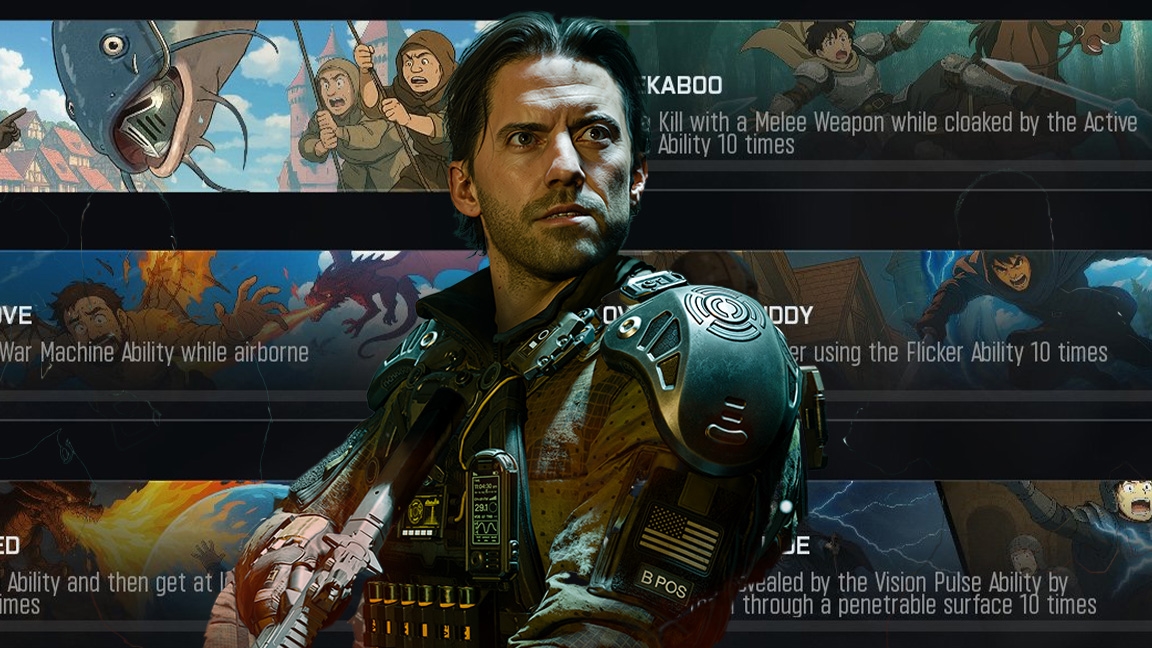1152x648 pixels.
Task: Select the Peekaboo melee weapon challenge card
Action: [x=895, y=118]
